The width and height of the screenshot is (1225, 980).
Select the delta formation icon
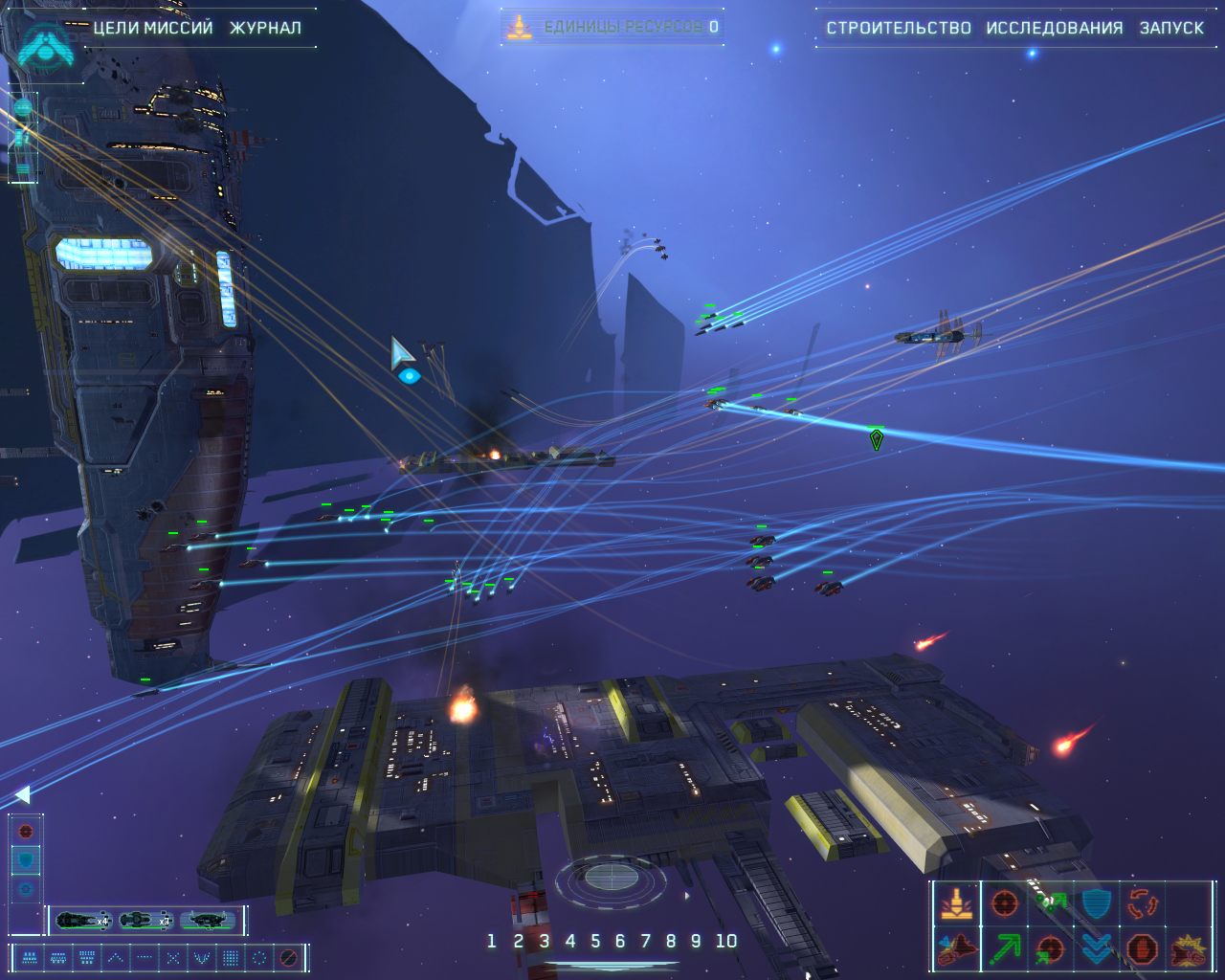point(116,956)
